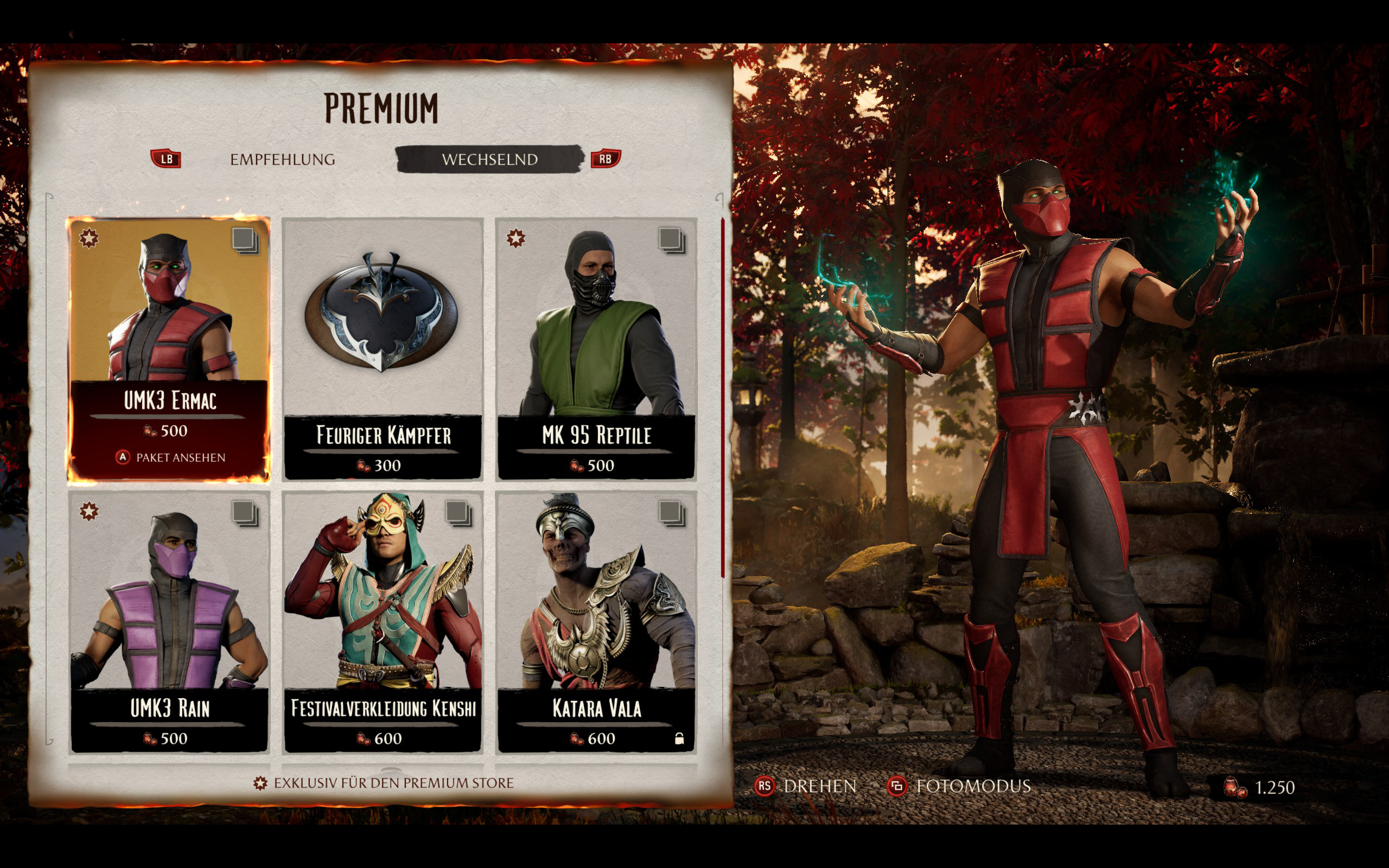Switch to the Empfehlung tab
The width and height of the screenshot is (1389, 868).
coord(282,159)
